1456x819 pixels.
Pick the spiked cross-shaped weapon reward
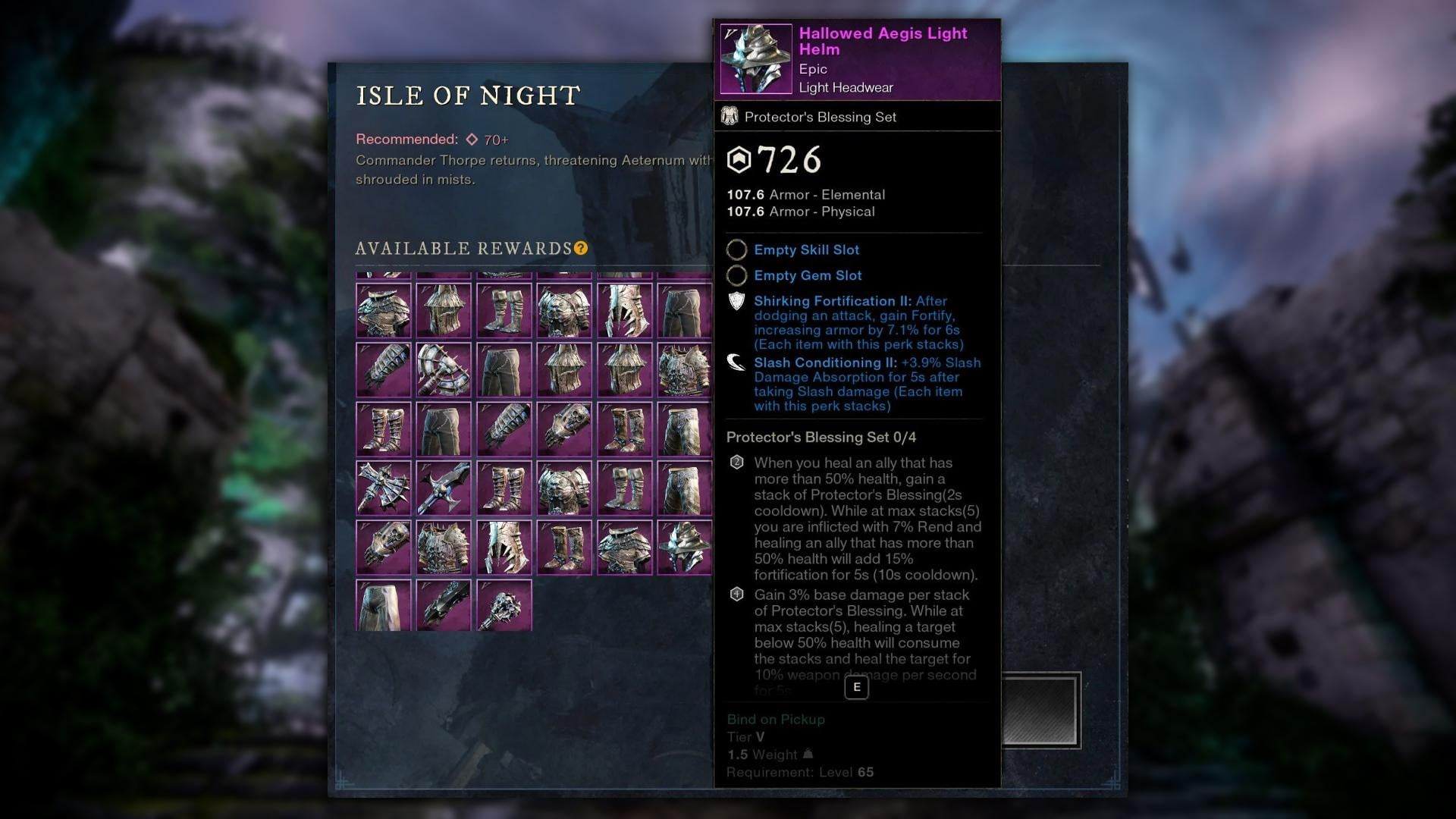coord(384,488)
